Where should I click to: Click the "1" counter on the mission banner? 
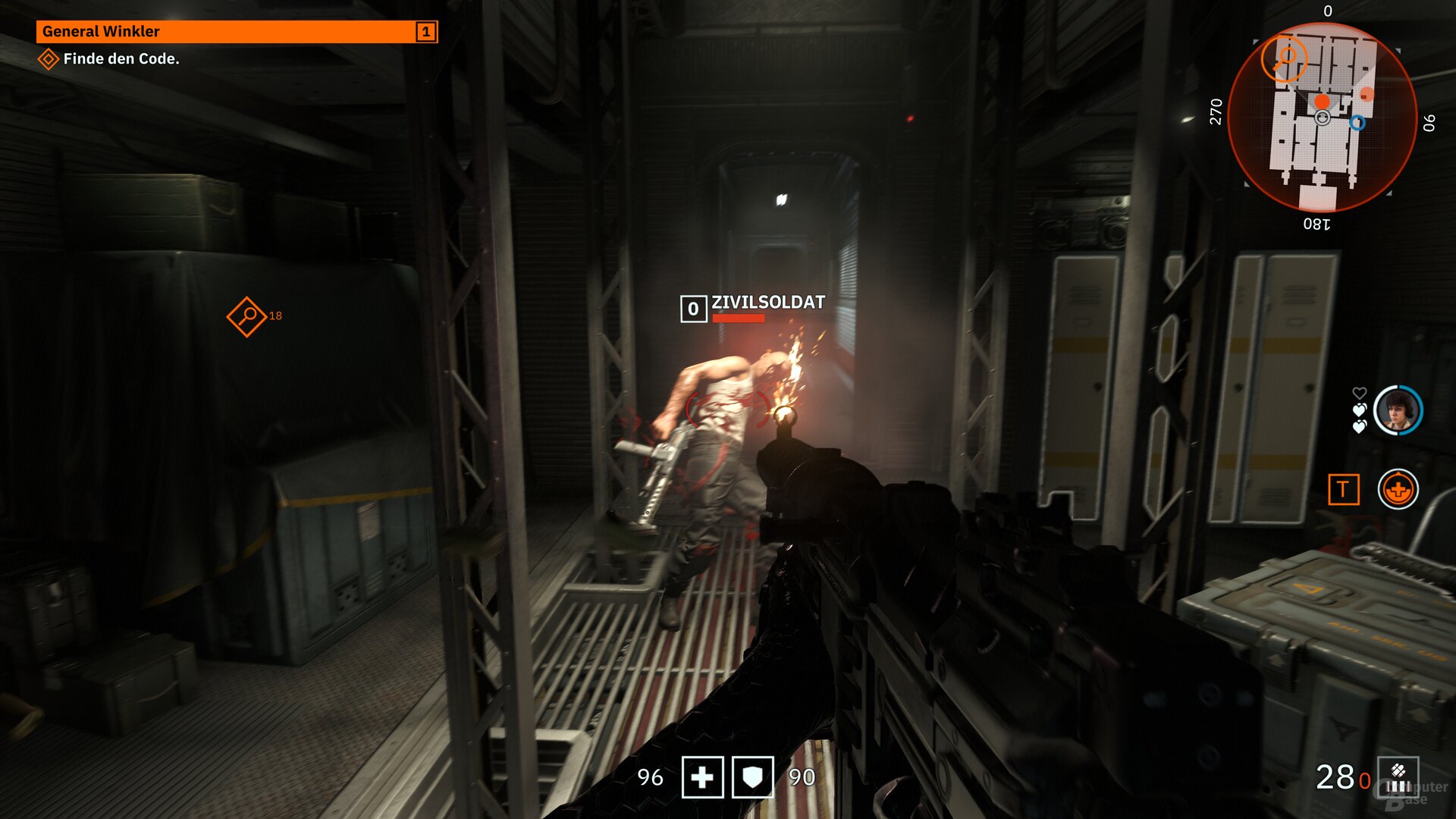click(x=425, y=32)
